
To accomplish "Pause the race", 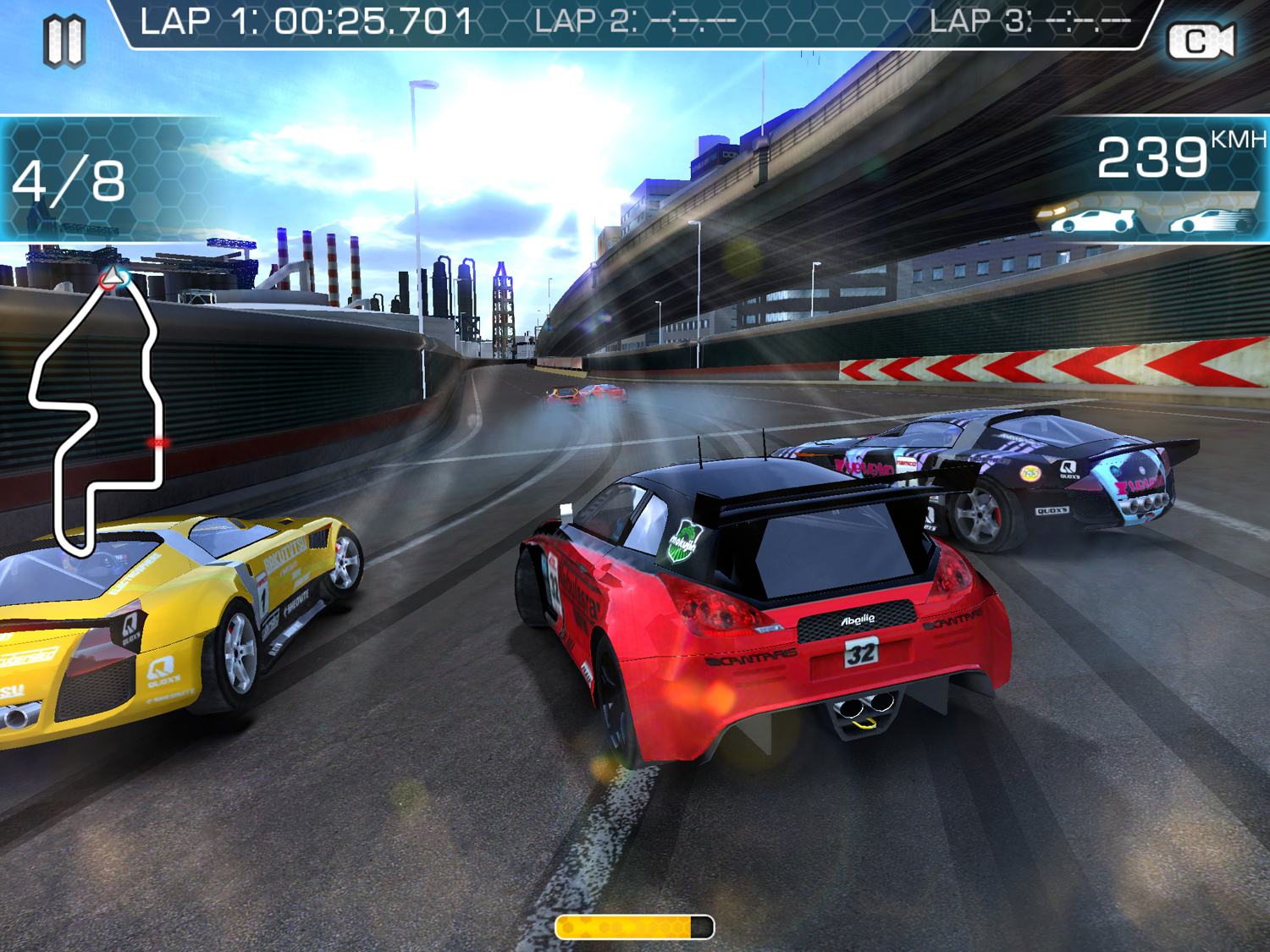I will [x=64, y=40].
